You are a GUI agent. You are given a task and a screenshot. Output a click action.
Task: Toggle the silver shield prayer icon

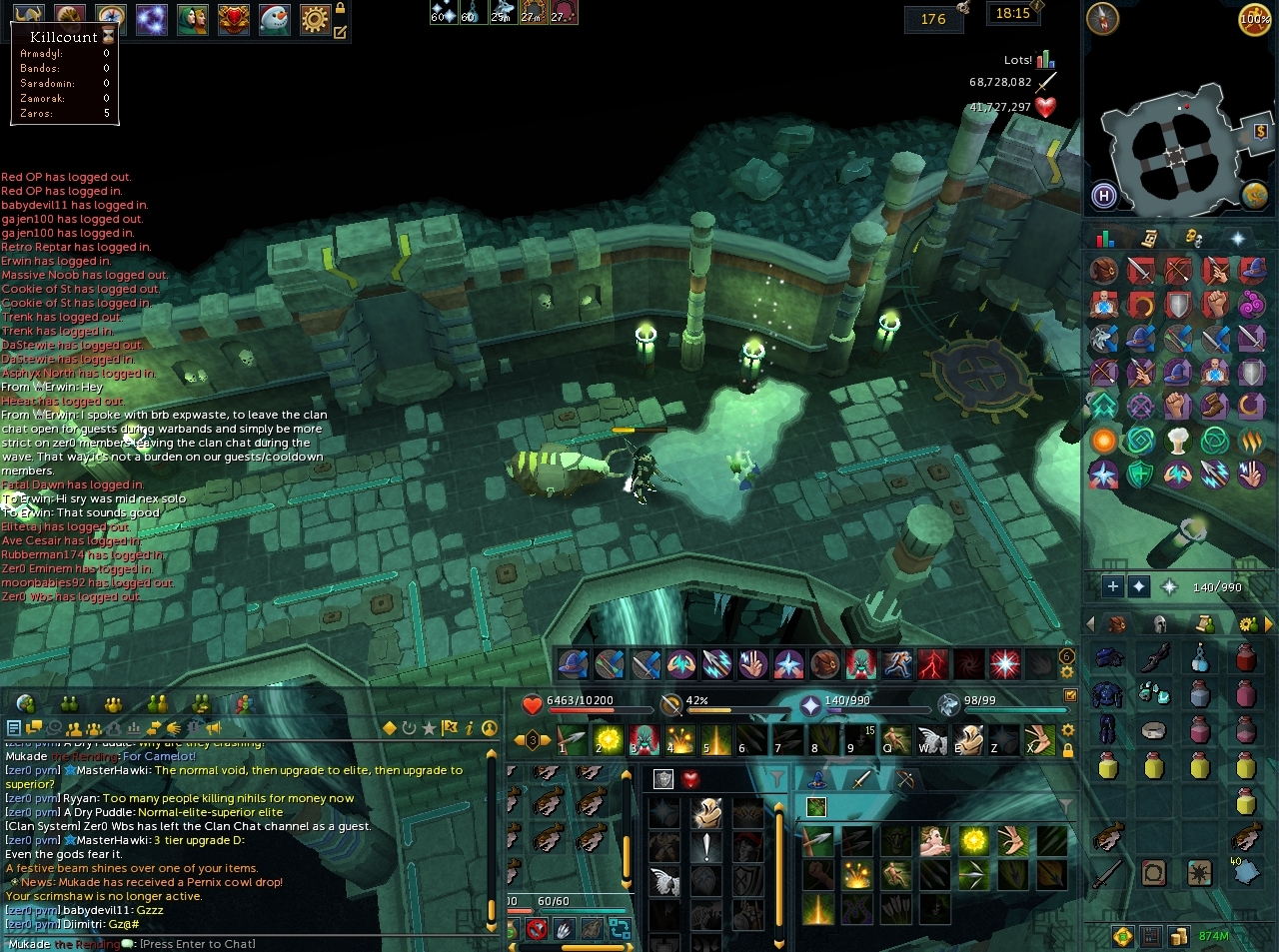[1178, 305]
